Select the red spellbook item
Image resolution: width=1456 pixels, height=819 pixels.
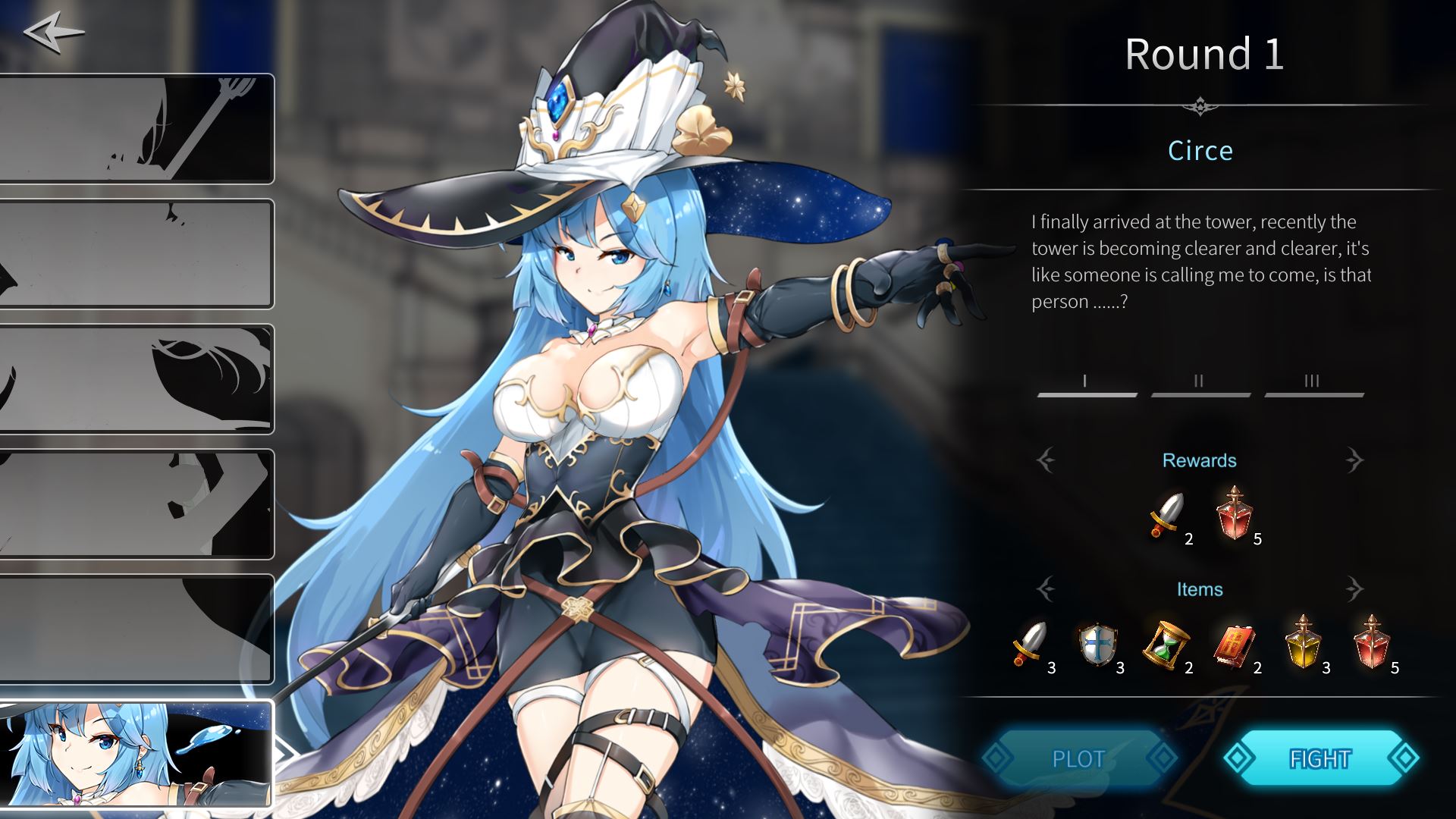pos(1233,645)
